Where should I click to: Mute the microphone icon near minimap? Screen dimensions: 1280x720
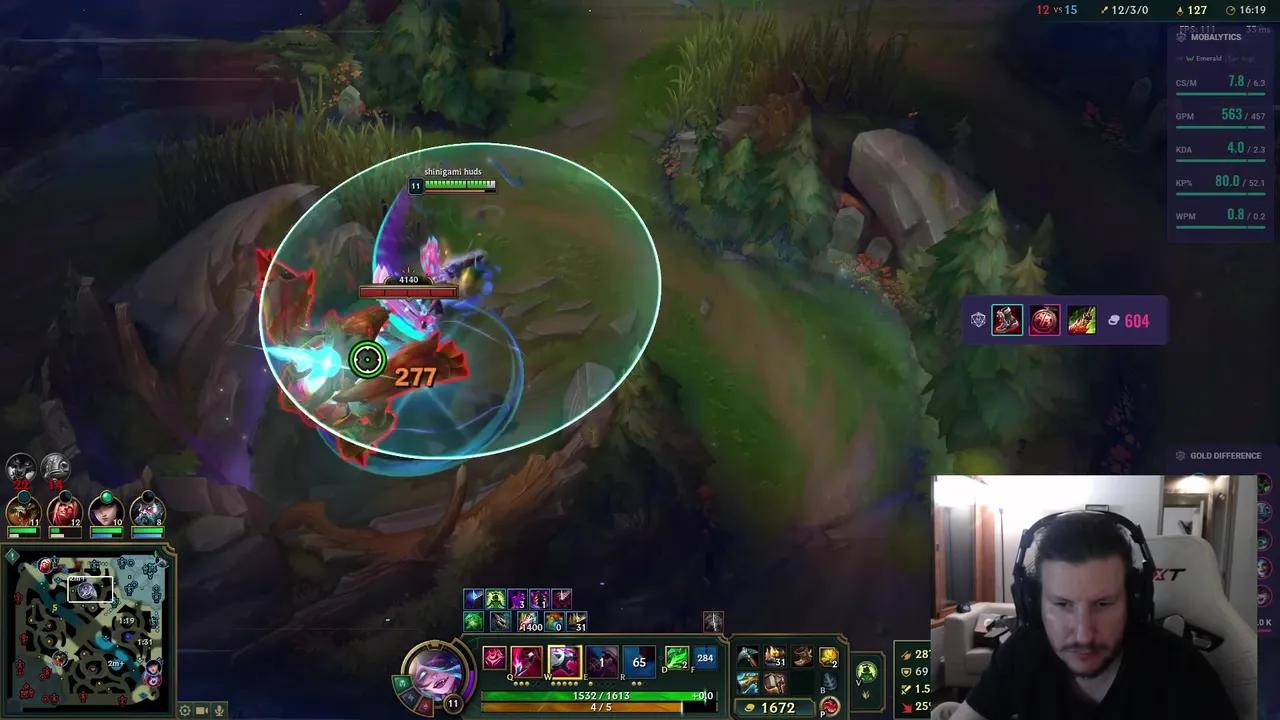pyautogui.click(x=220, y=710)
